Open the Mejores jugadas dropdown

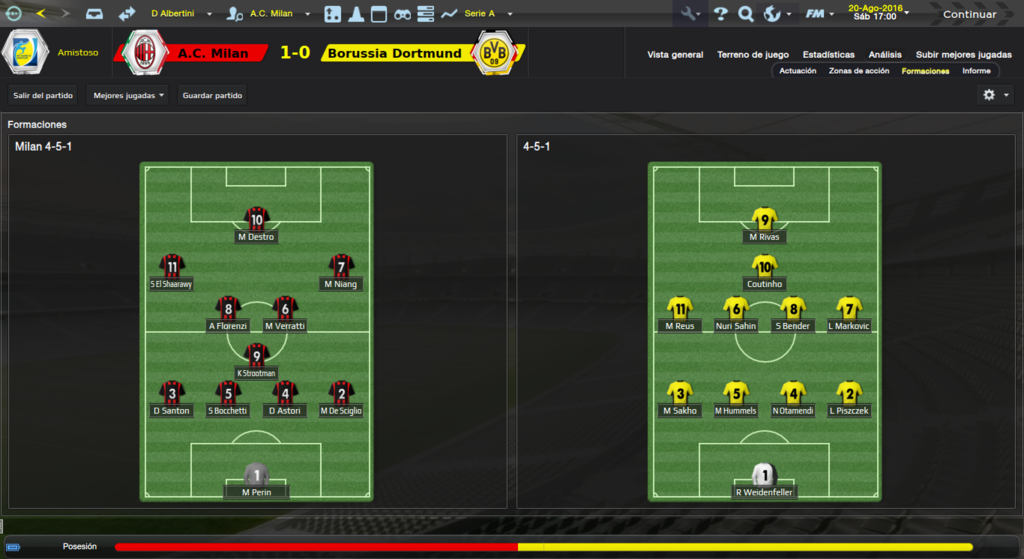pos(129,95)
